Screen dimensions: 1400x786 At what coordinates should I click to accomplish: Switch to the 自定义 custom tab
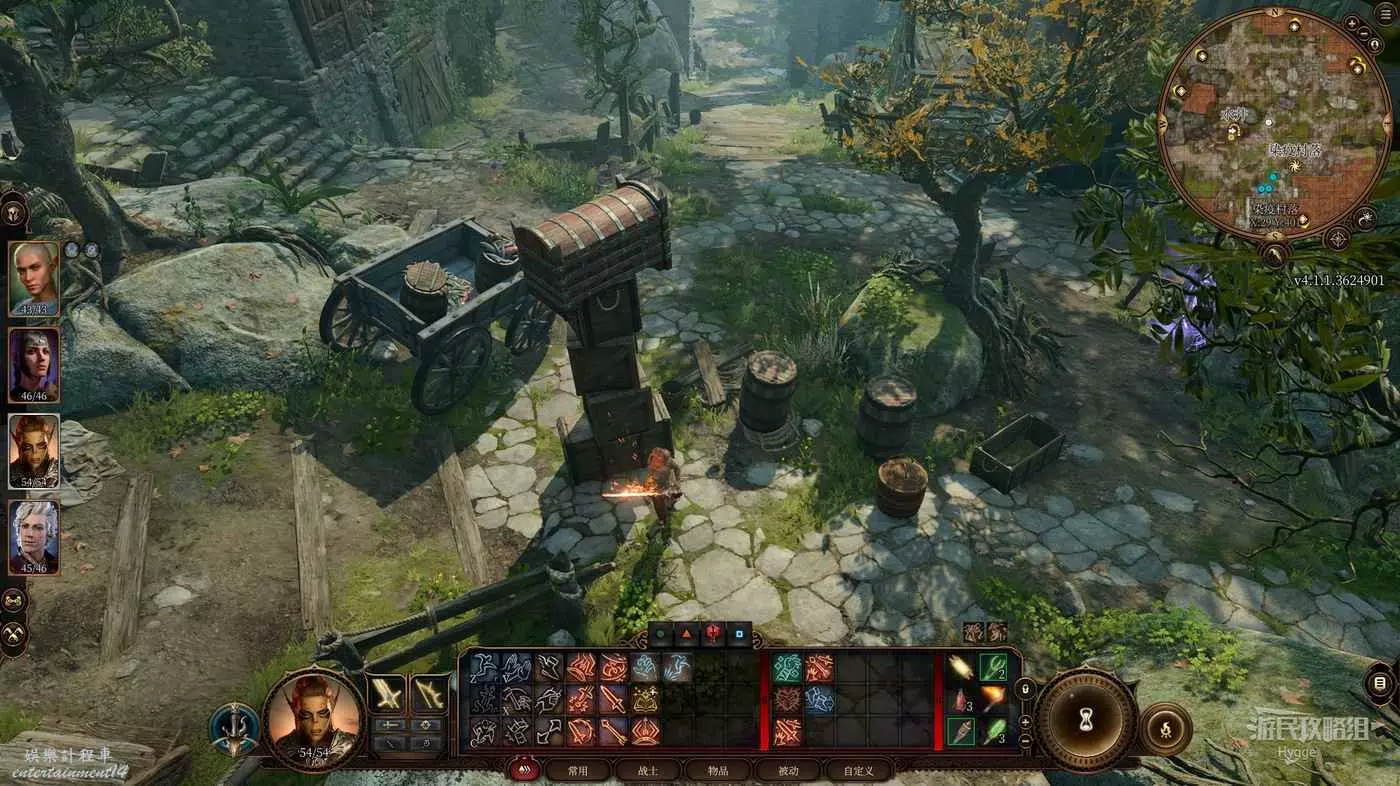pos(857,770)
